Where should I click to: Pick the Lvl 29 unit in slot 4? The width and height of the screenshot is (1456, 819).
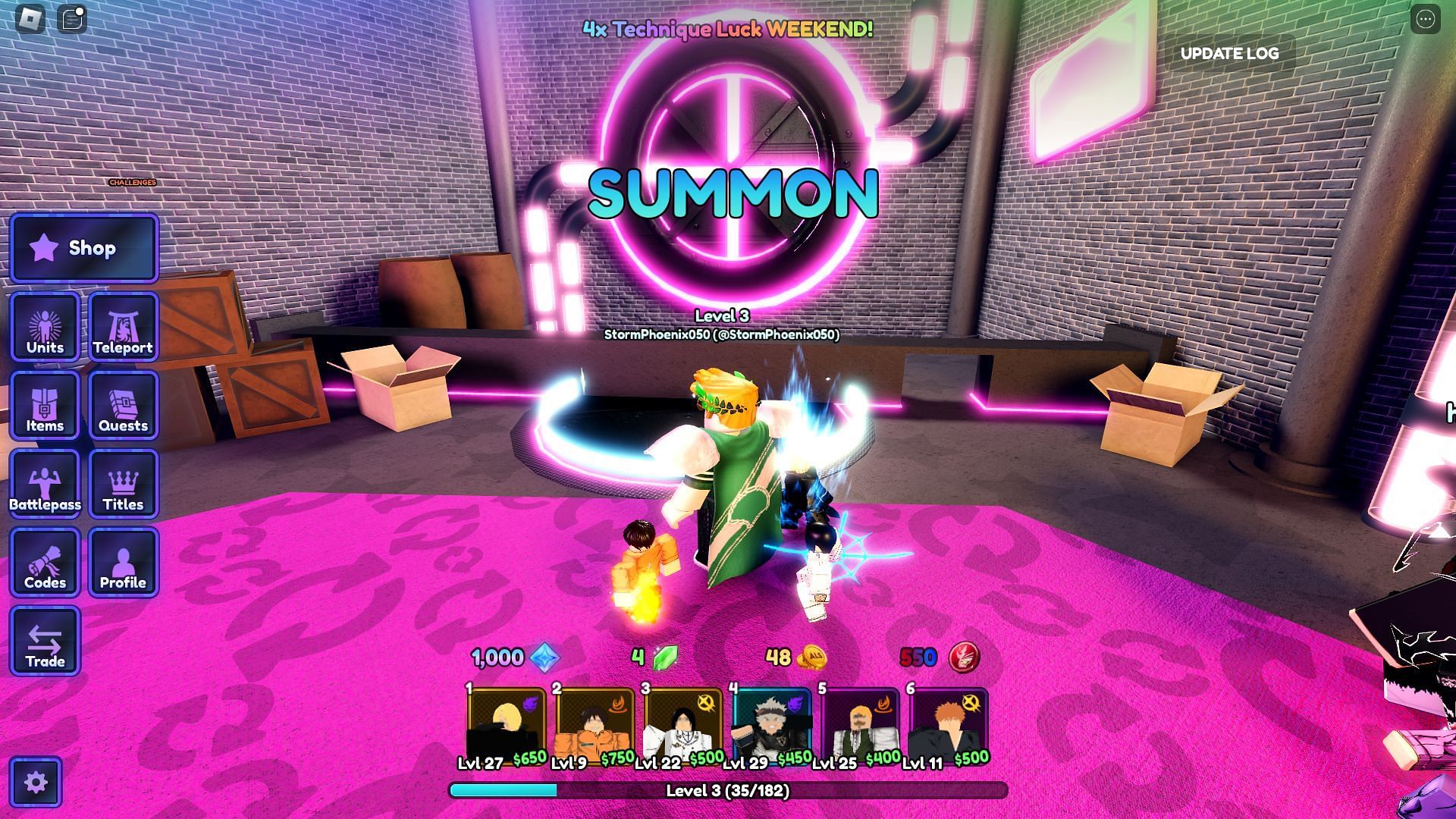click(x=771, y=726)
